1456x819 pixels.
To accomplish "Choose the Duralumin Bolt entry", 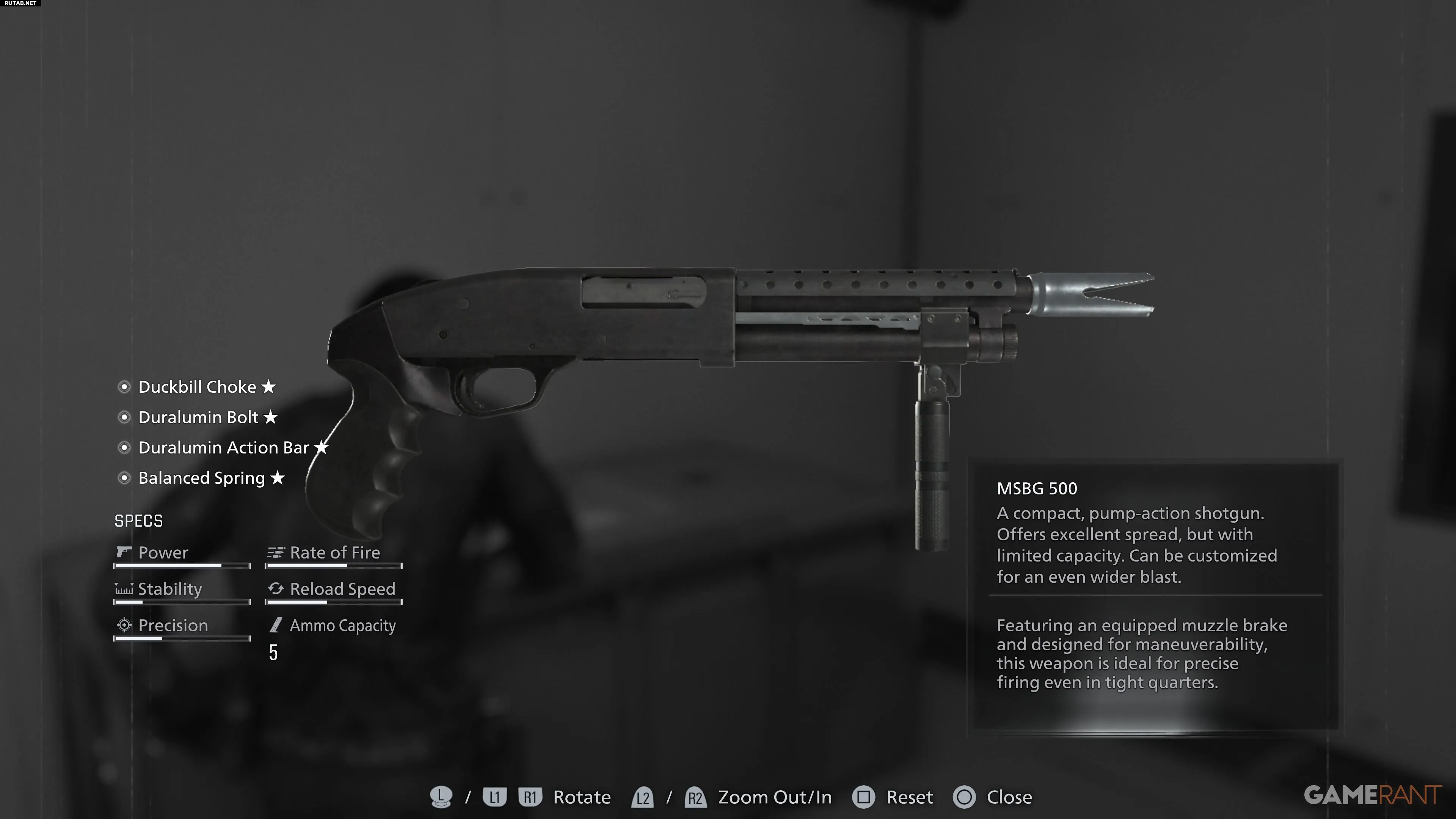I will click(x=198, y=418).
